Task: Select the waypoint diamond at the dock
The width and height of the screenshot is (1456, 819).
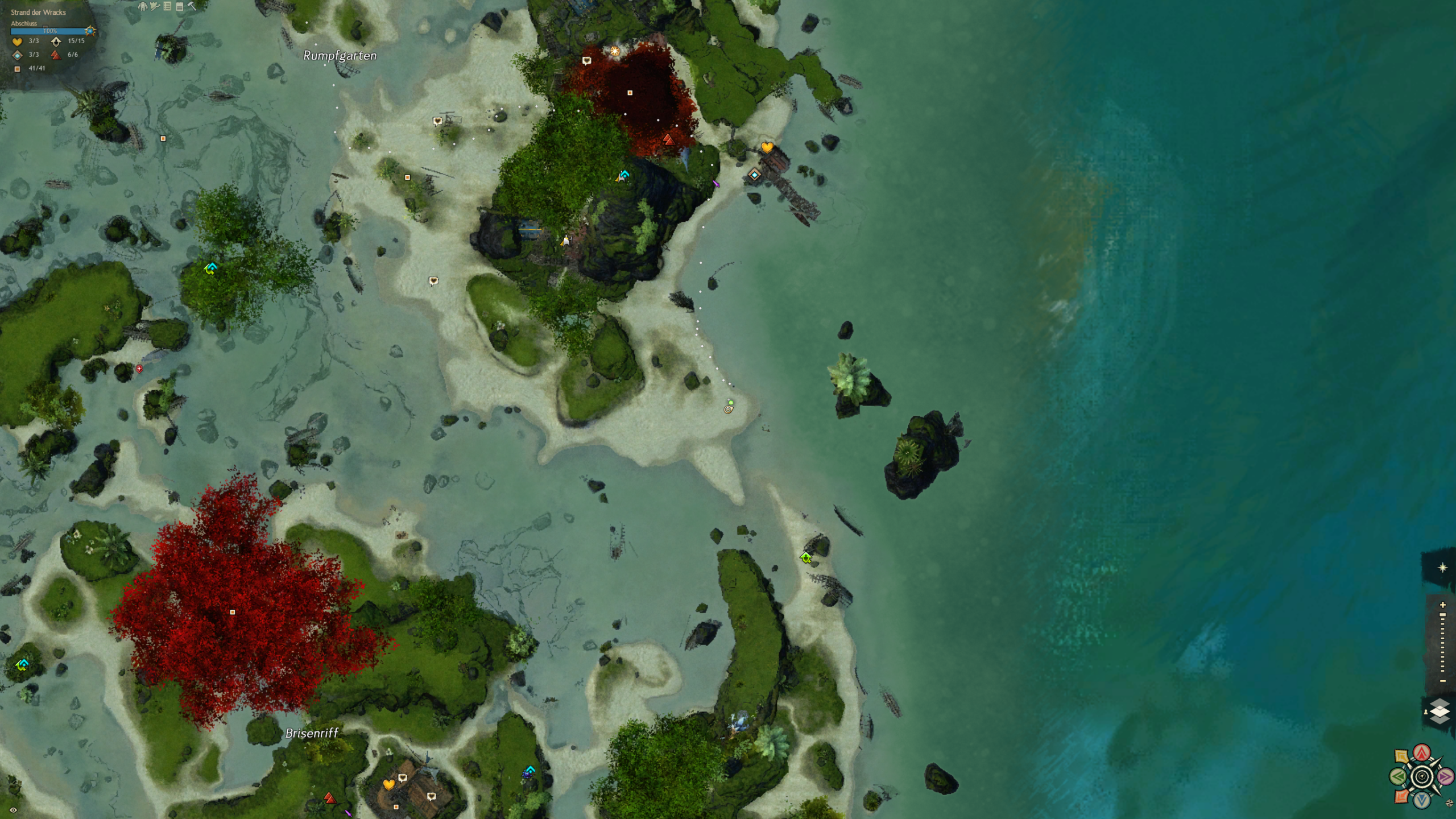Action: (x=754, y=175)
